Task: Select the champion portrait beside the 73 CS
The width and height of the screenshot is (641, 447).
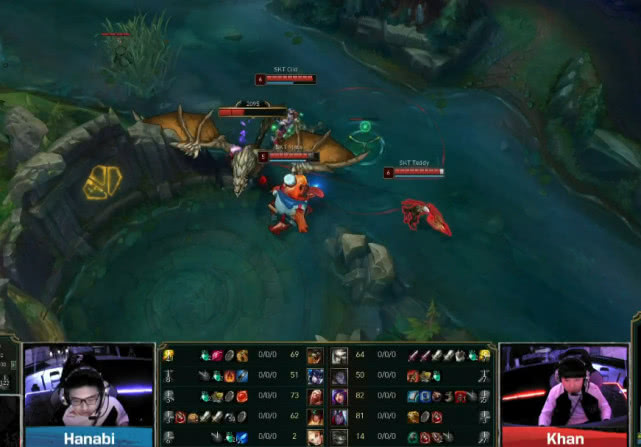Action: (315, 396)
